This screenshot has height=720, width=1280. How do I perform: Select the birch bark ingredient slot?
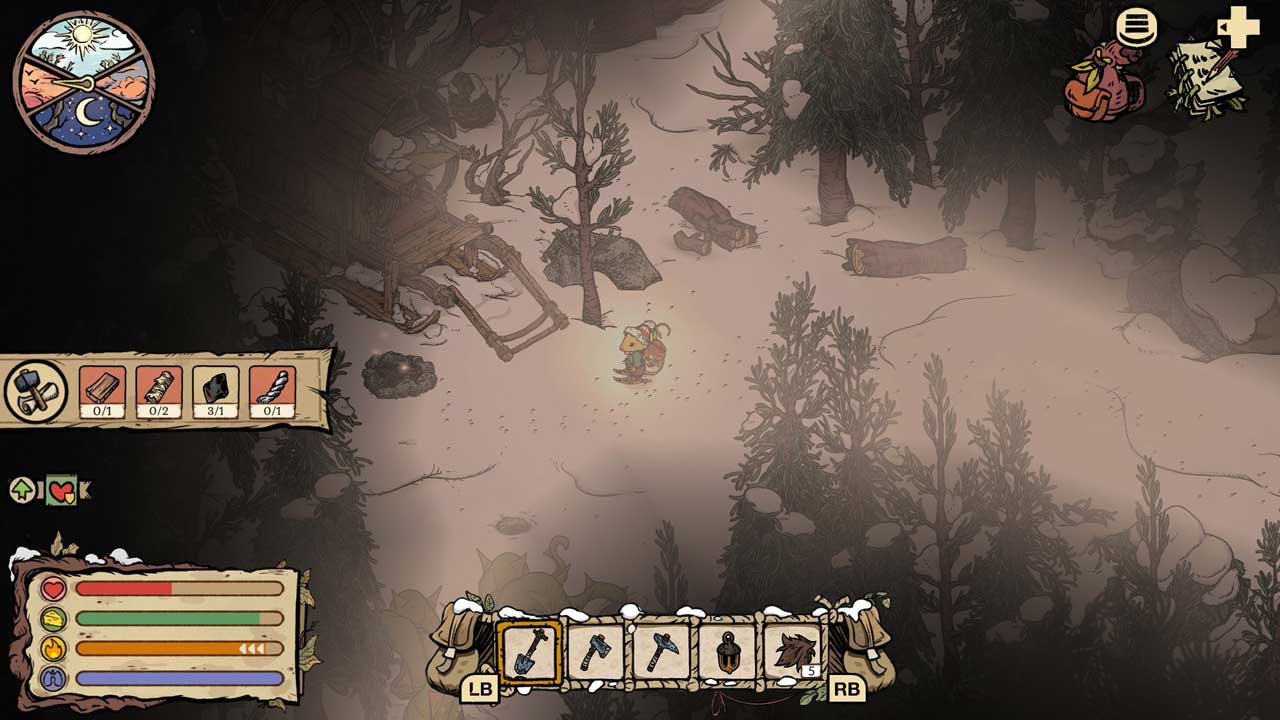158,391
